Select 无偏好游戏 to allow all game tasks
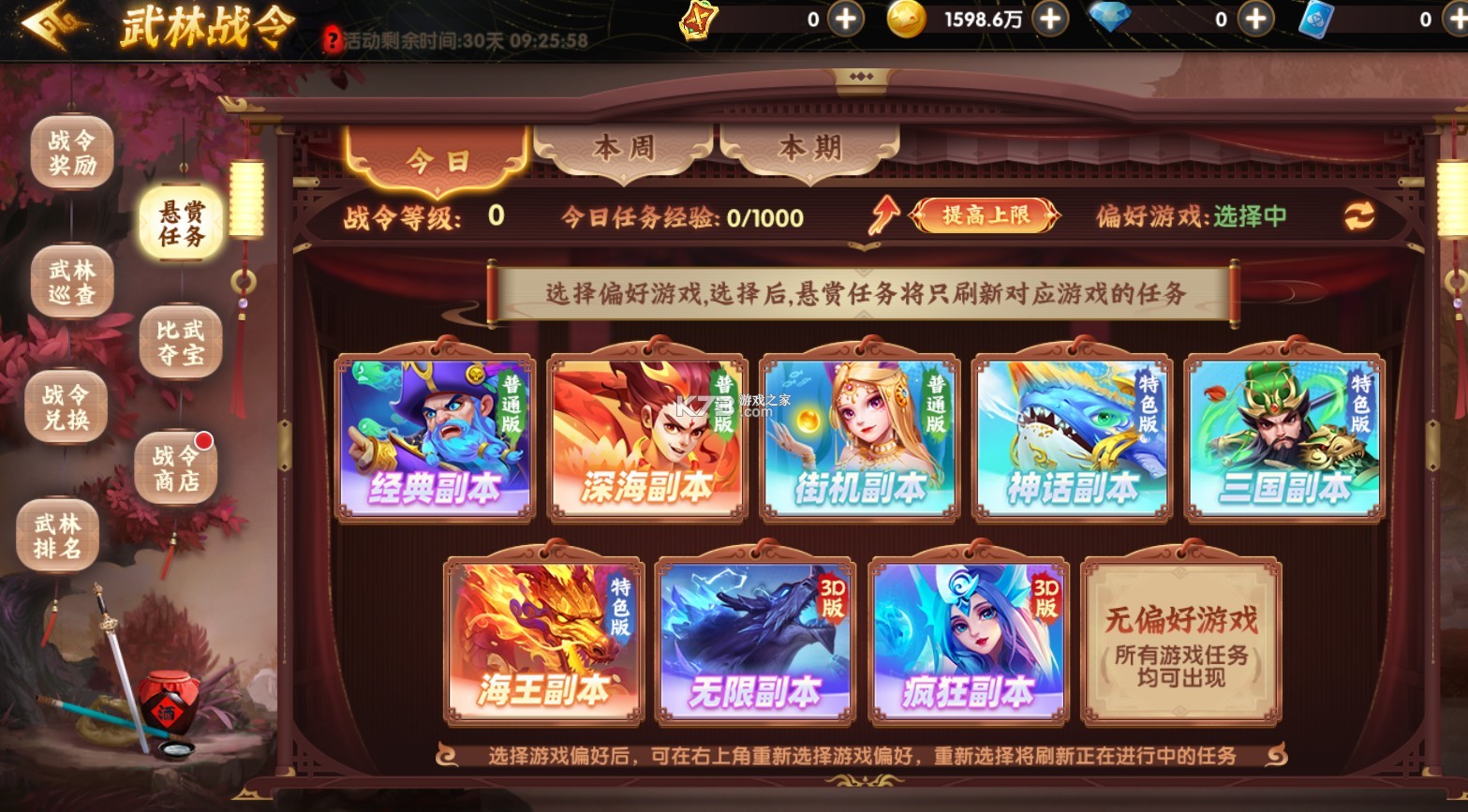This screenshot has width=1468, height=812. [x=1179, y=640]
